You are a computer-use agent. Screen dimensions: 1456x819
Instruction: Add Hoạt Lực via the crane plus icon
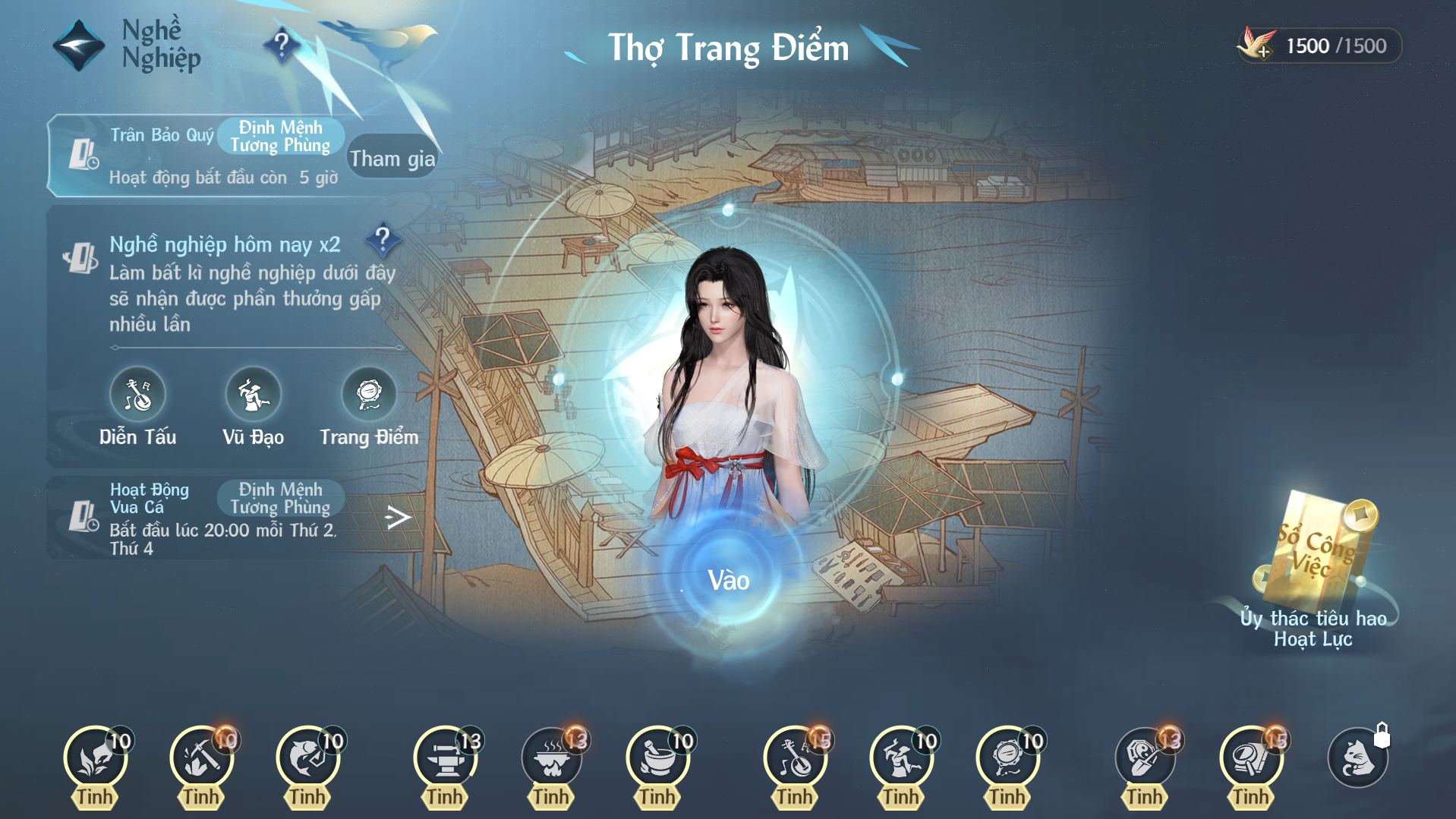click(1257, 46)
